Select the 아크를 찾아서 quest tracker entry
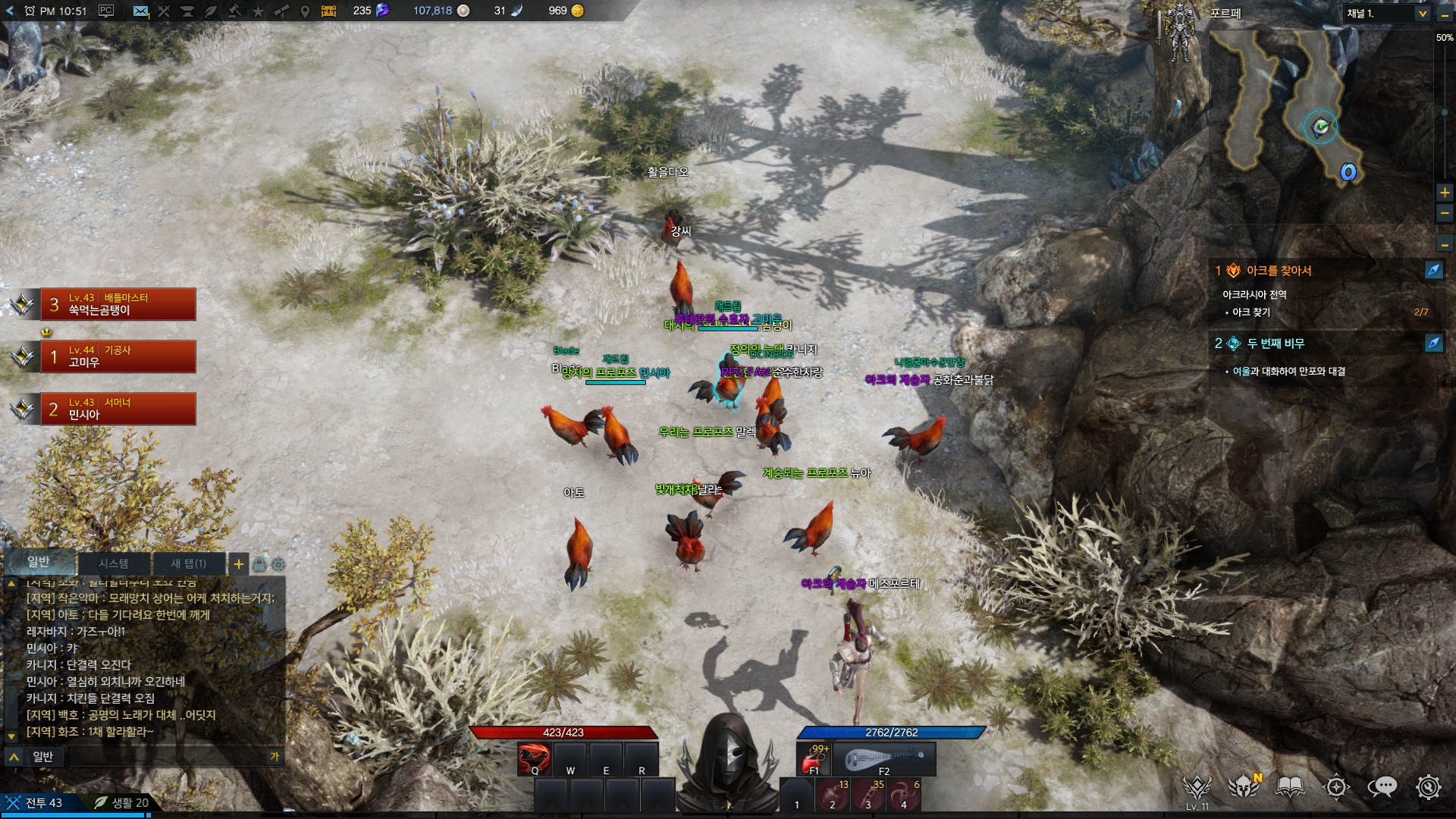Image resolution: width=1456 pixels, height=819 pixels. [x=1279, y=271]
